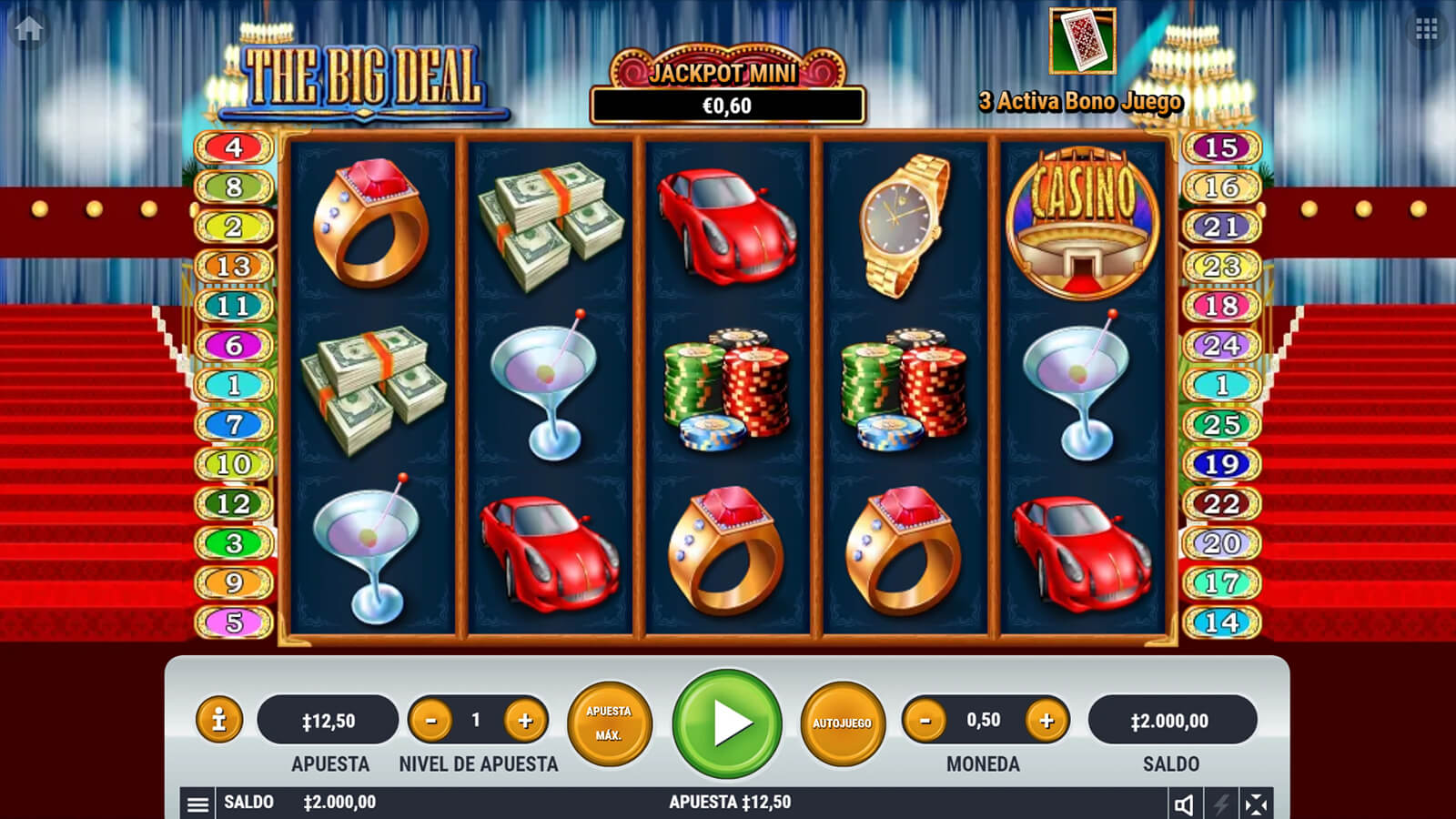Activate the Apuesta Máx. button

click(609, 723)
